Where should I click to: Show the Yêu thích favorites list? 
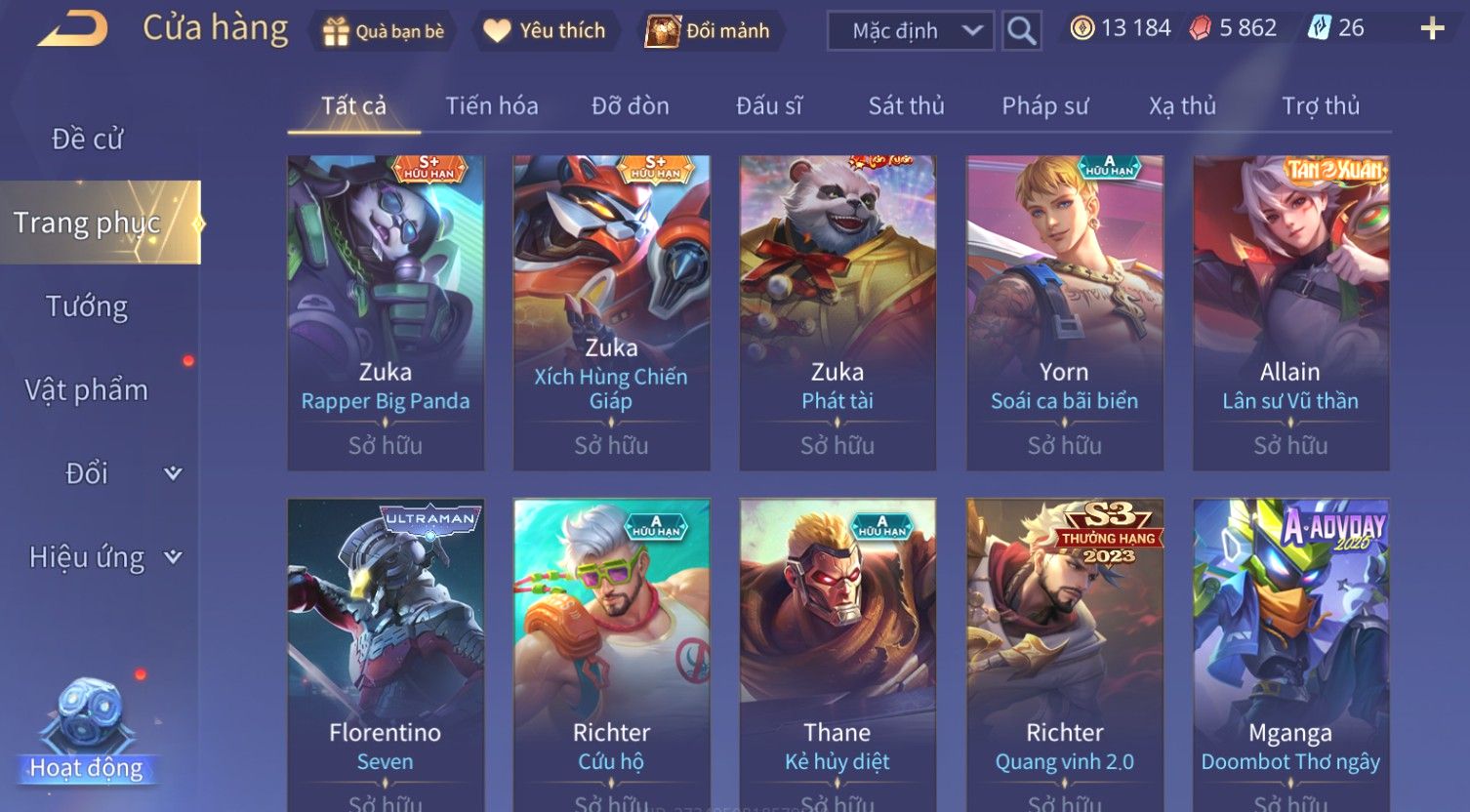(545, 31)
